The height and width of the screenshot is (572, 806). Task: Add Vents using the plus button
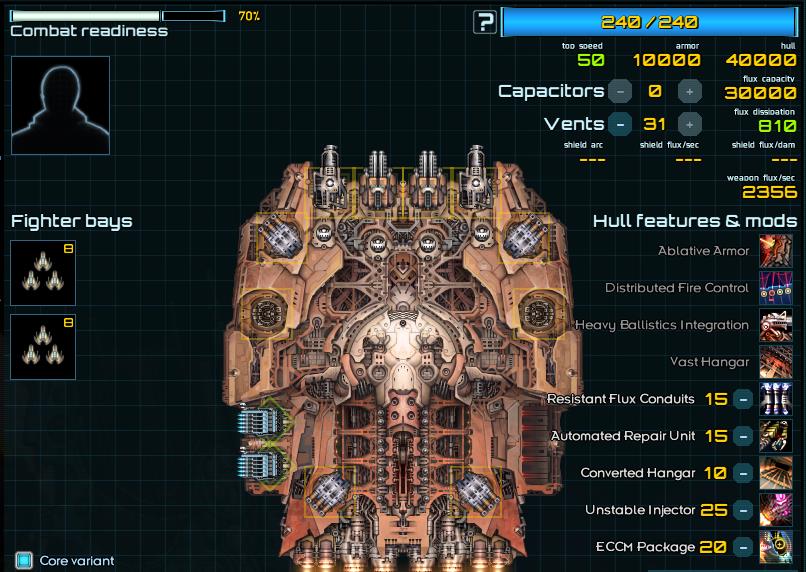click(689, 124)
